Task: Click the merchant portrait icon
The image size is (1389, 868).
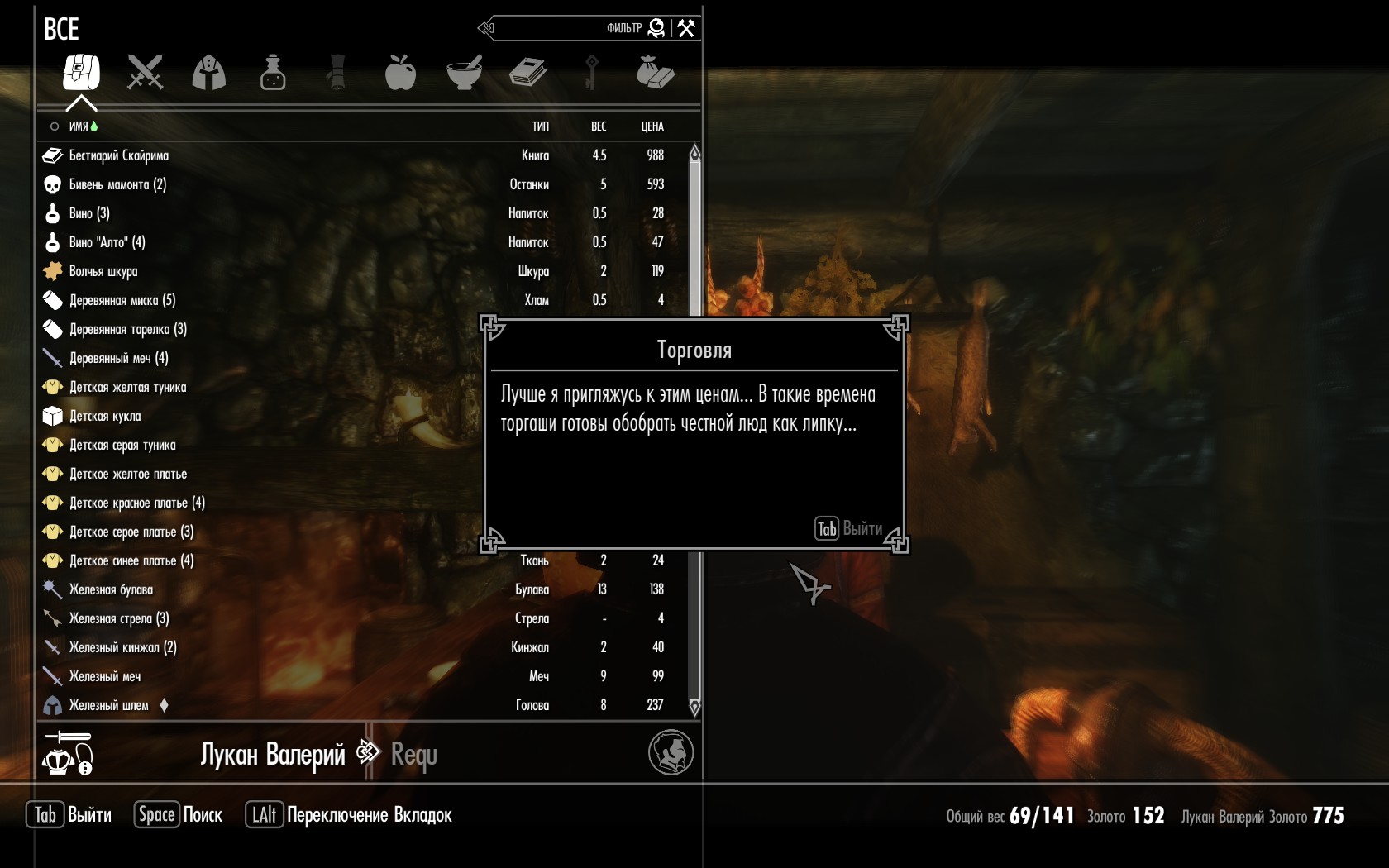Action: pyautogui.click(x=671, y=752)
